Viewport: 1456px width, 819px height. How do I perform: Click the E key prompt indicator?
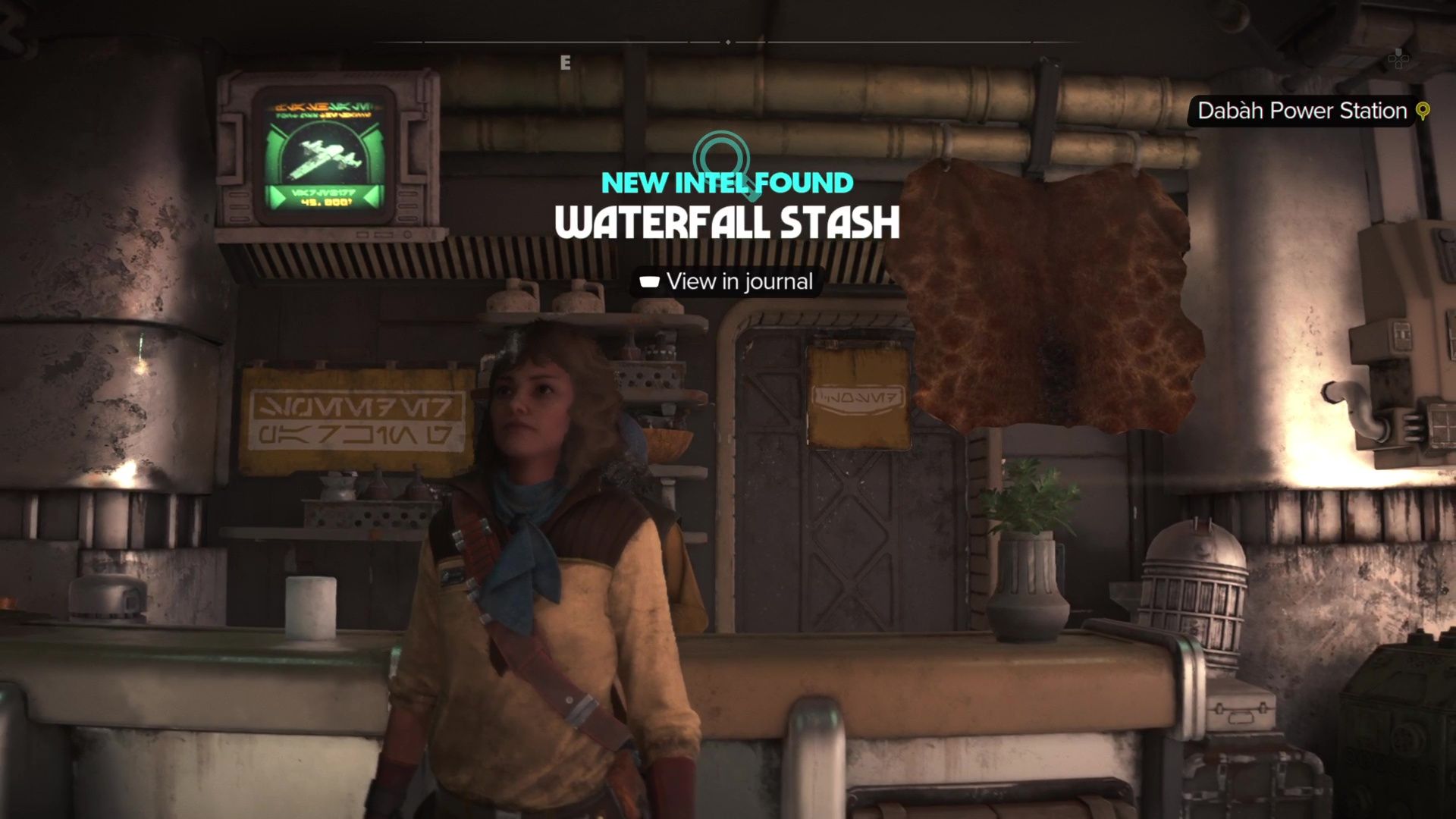click(564, 64)
